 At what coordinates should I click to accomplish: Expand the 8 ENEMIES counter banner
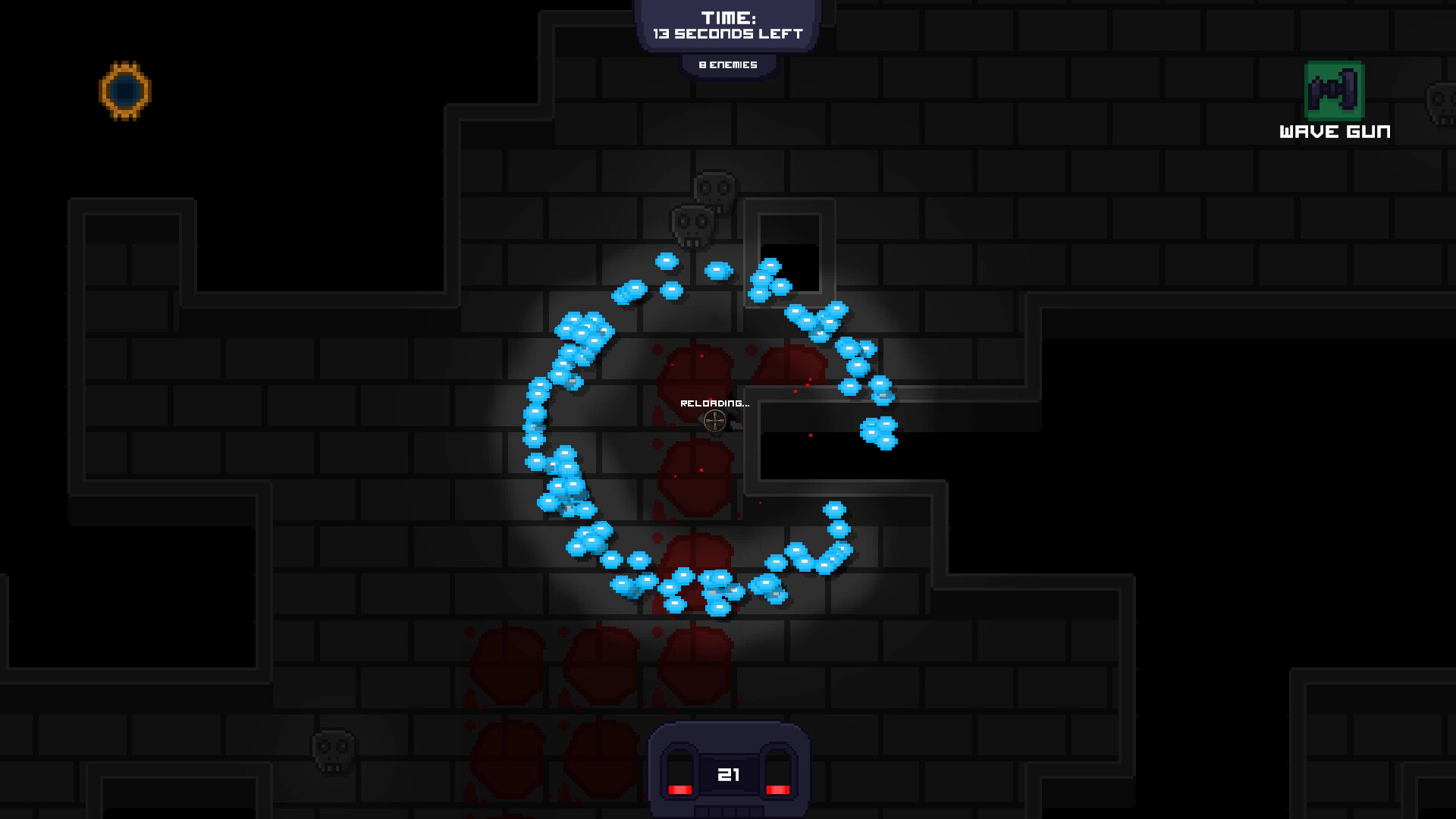pos(728,64)
